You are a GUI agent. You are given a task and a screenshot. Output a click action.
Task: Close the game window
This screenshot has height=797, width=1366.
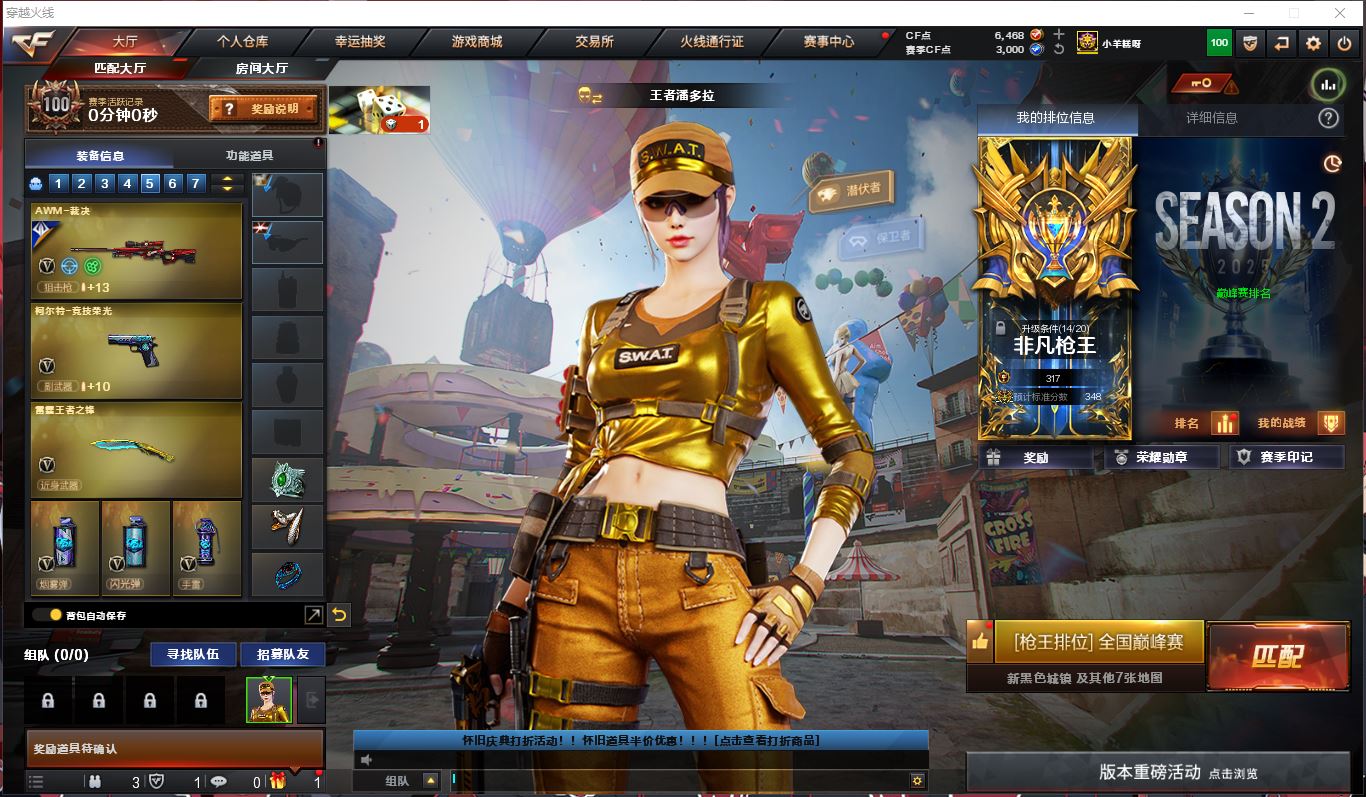point(1339,13)
